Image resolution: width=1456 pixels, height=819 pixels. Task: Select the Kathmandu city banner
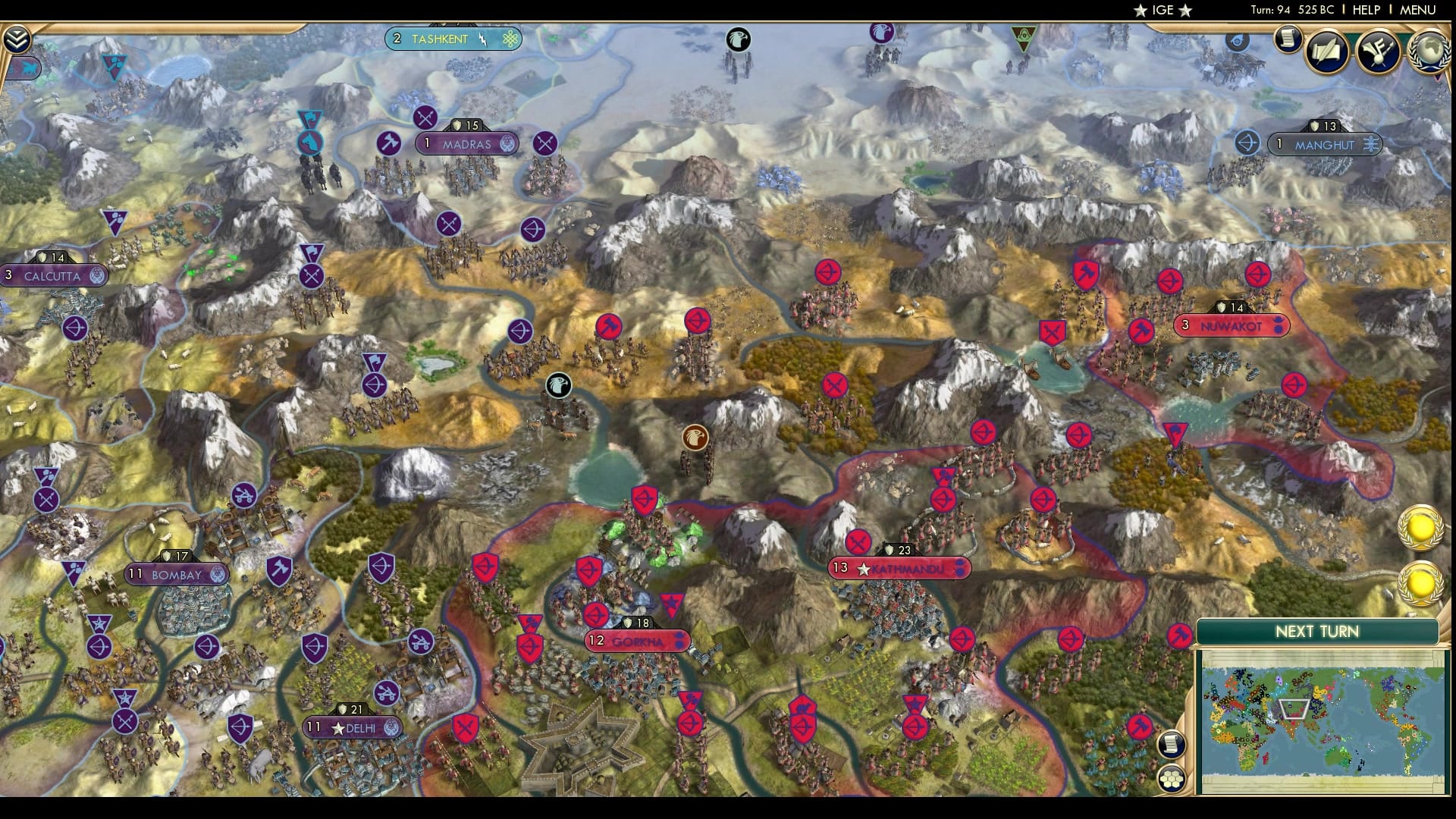899,566
